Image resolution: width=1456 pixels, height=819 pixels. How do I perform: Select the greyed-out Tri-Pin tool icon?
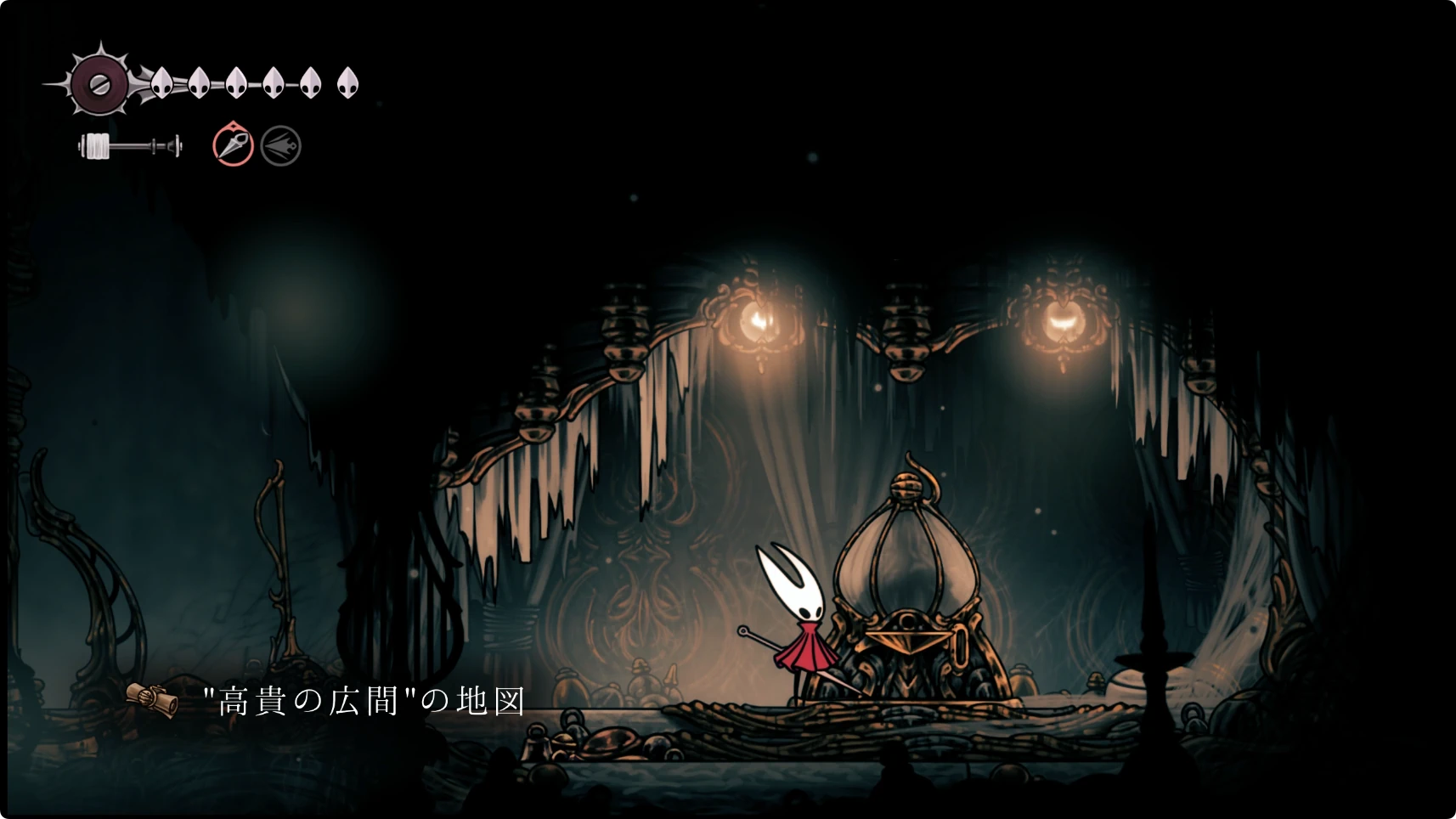(281, 146)
